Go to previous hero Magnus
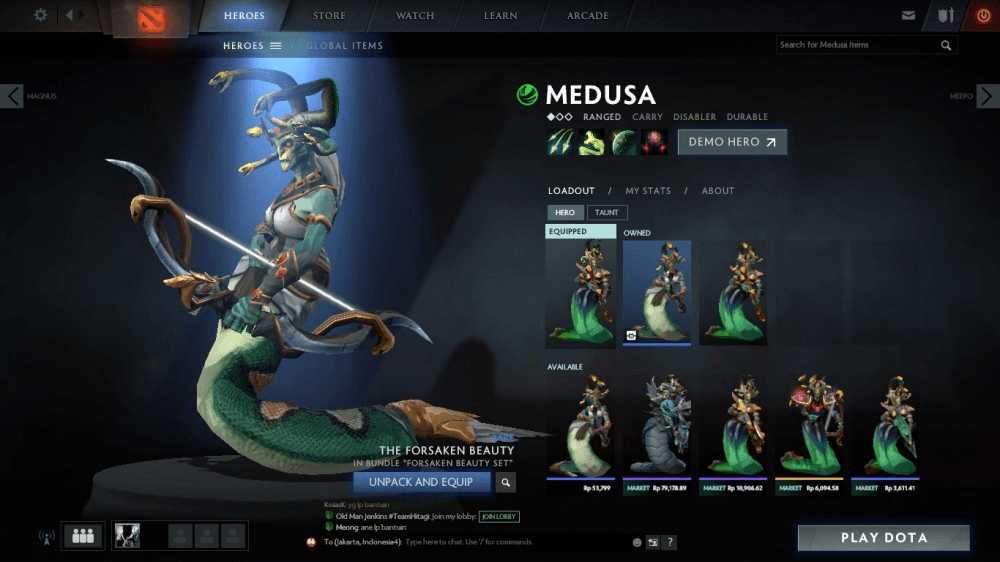The height and width of the screenshot is (562, 1000). click(x=13, y=96)
